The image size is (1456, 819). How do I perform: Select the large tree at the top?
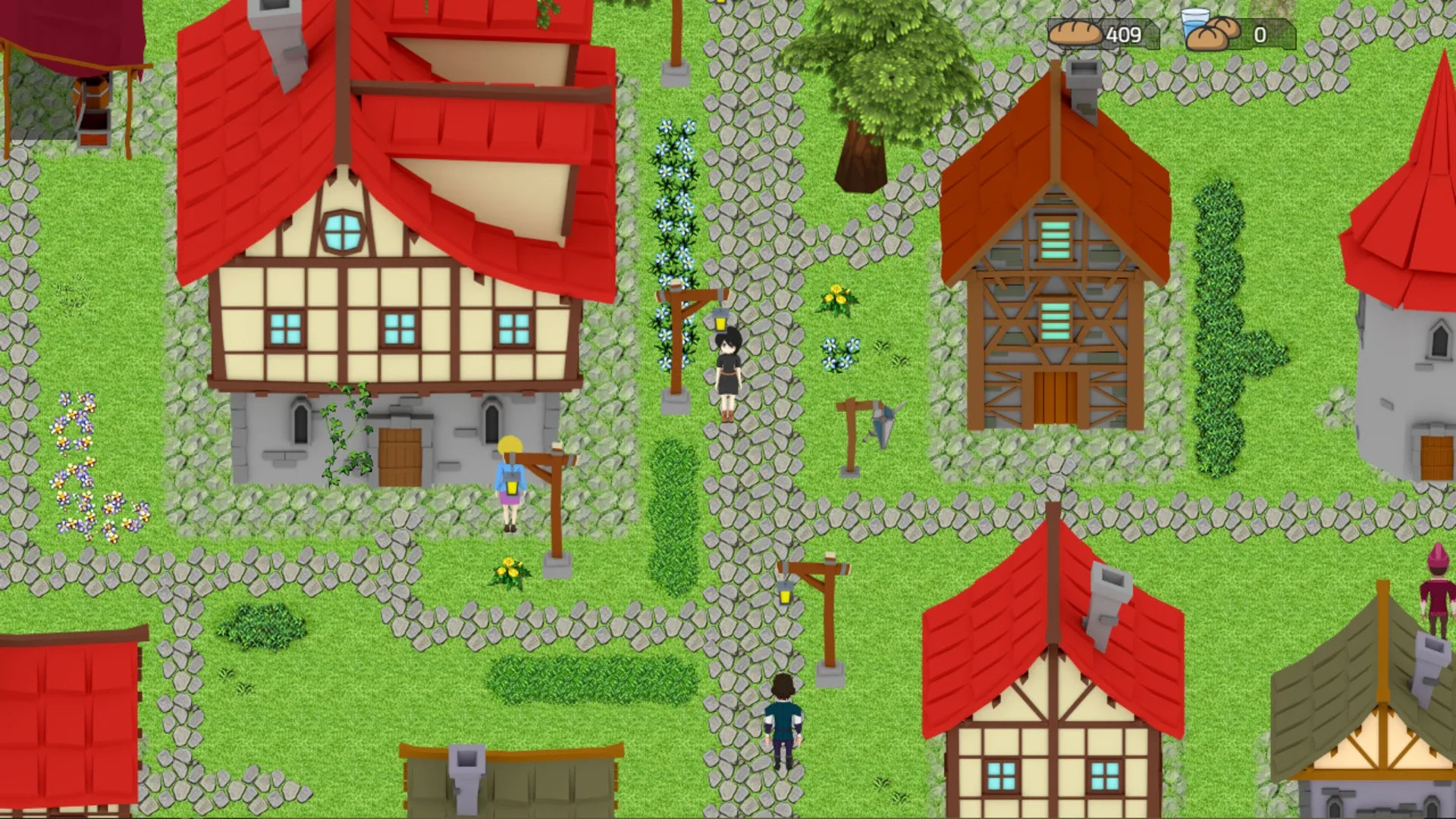coord(887,76)
